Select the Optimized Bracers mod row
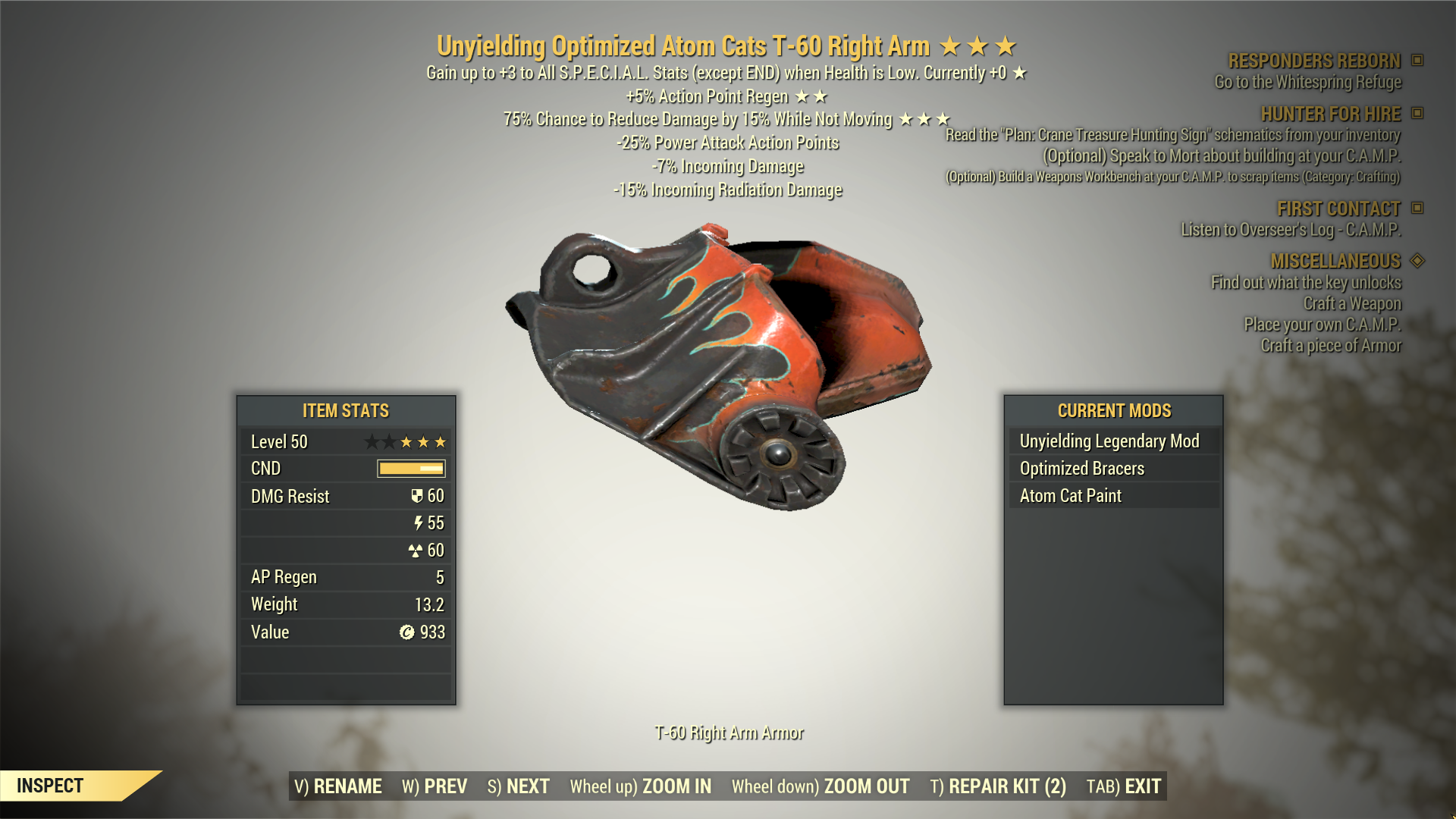 (1082, 469)
